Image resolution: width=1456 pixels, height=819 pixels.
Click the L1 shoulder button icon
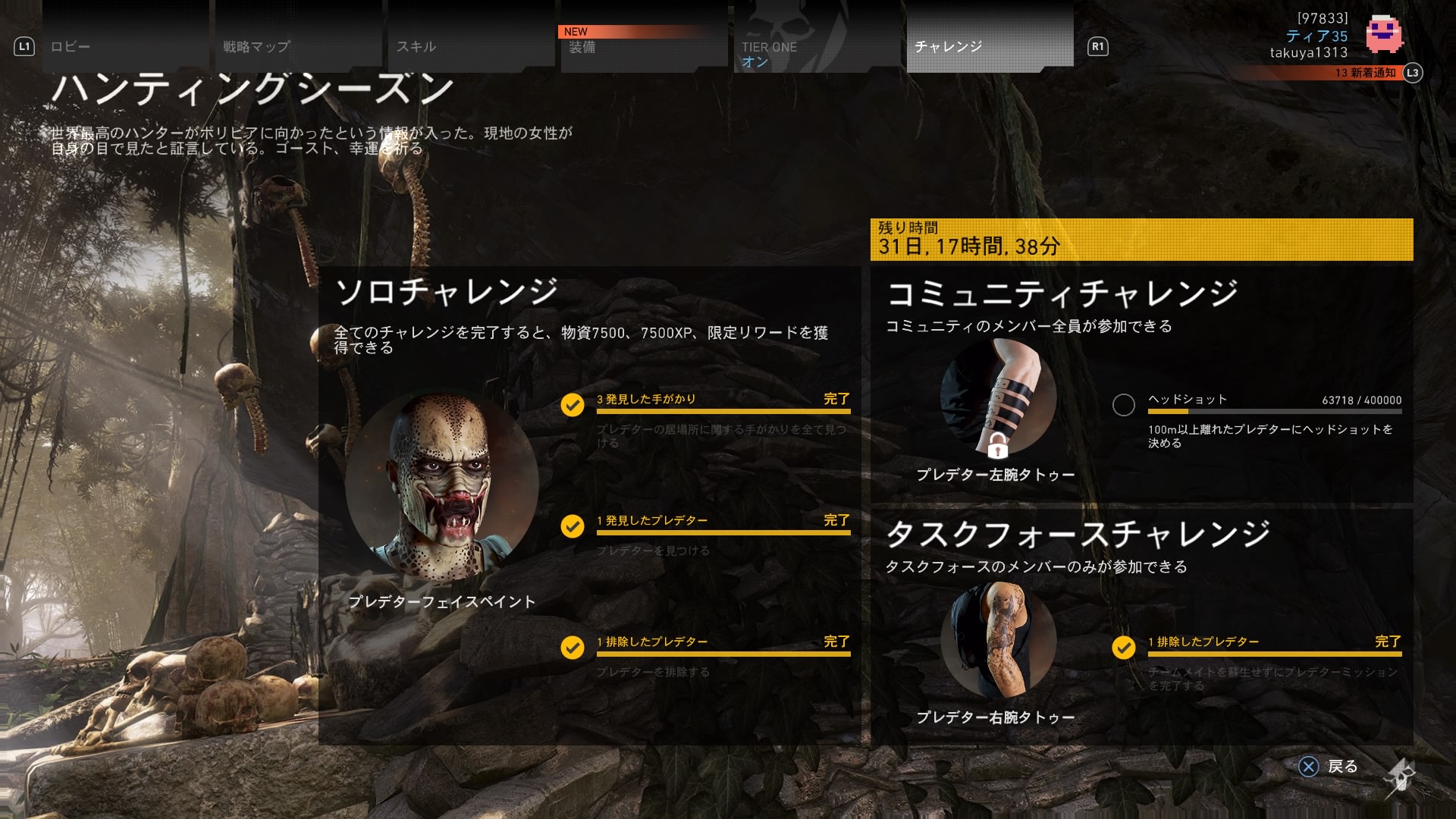click(x=25, y=47)
